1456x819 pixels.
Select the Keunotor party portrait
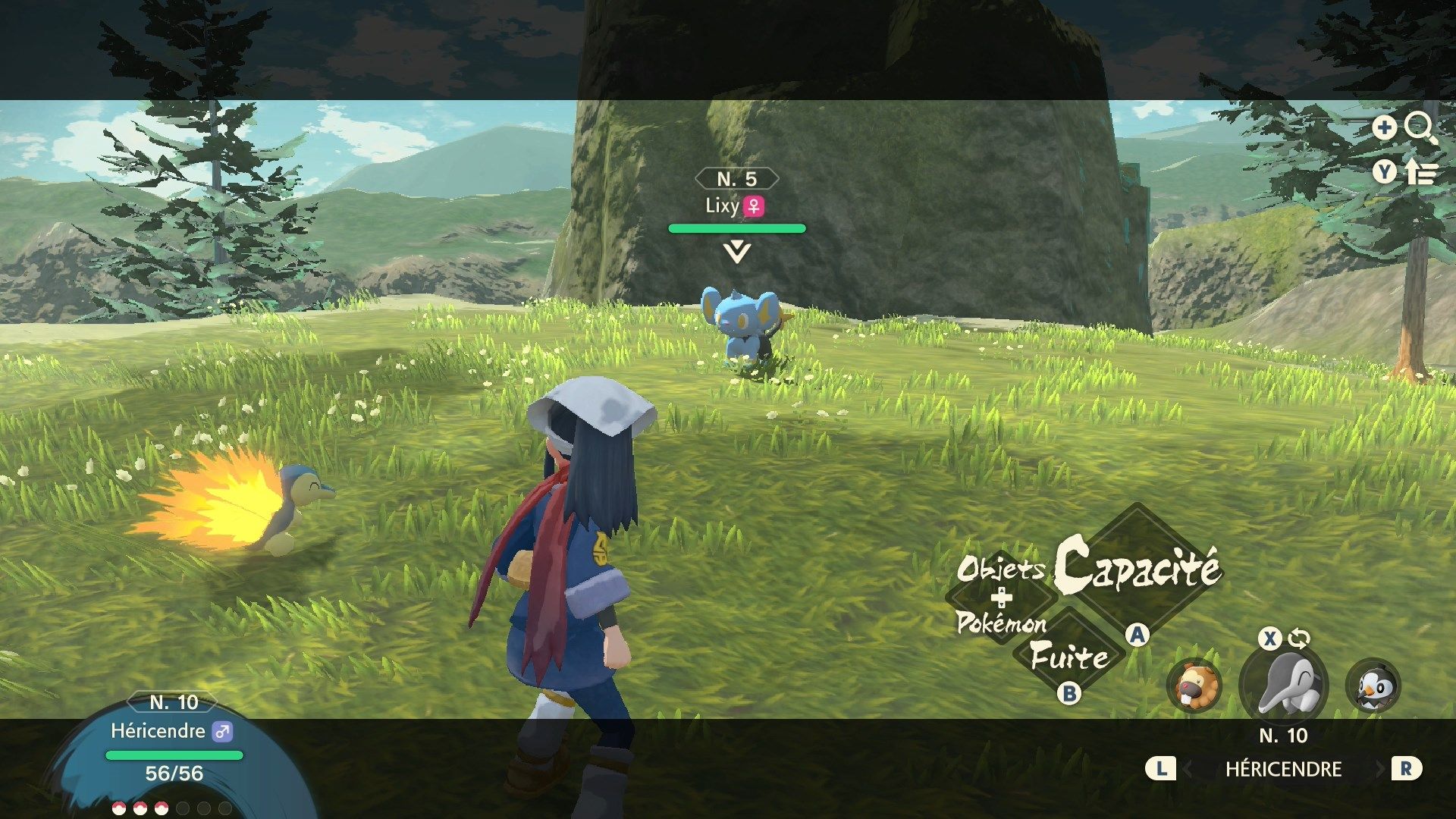coord(1194,686)
